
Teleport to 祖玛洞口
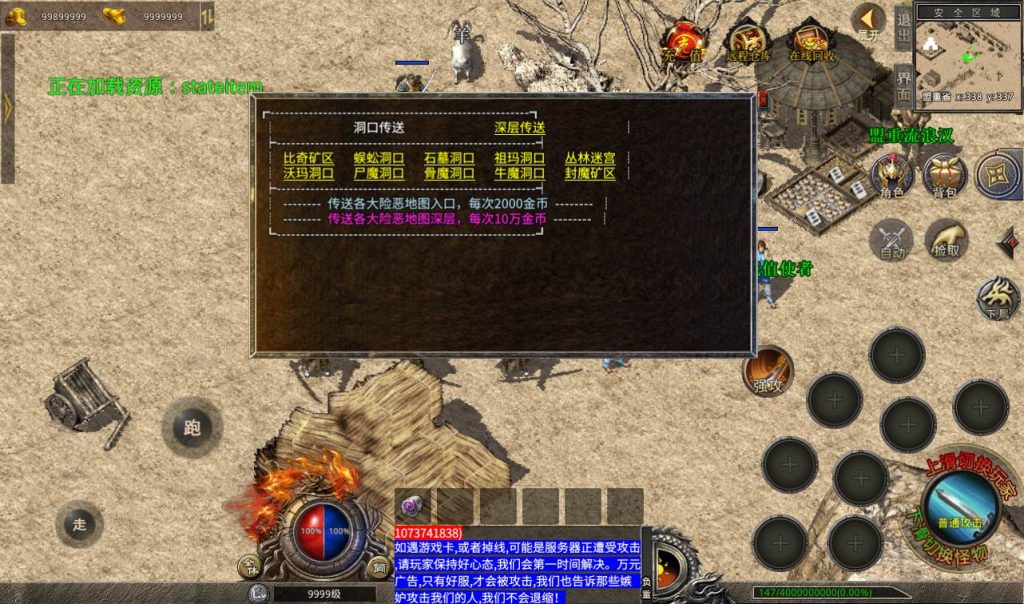coord(520,158)
